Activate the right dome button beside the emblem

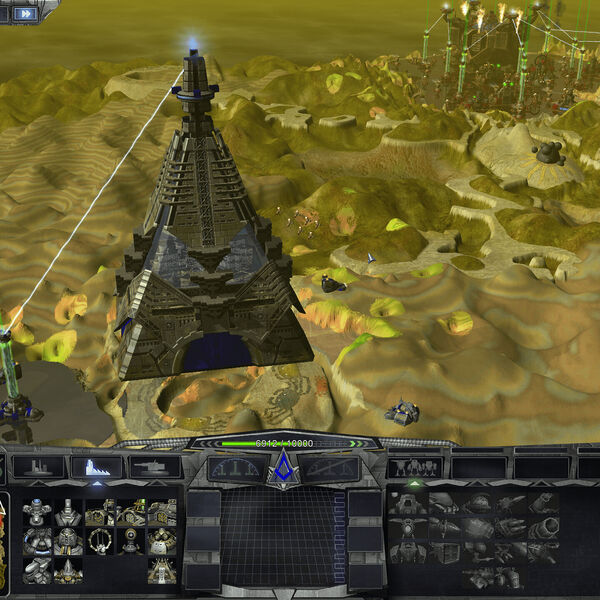click(329, 467)
